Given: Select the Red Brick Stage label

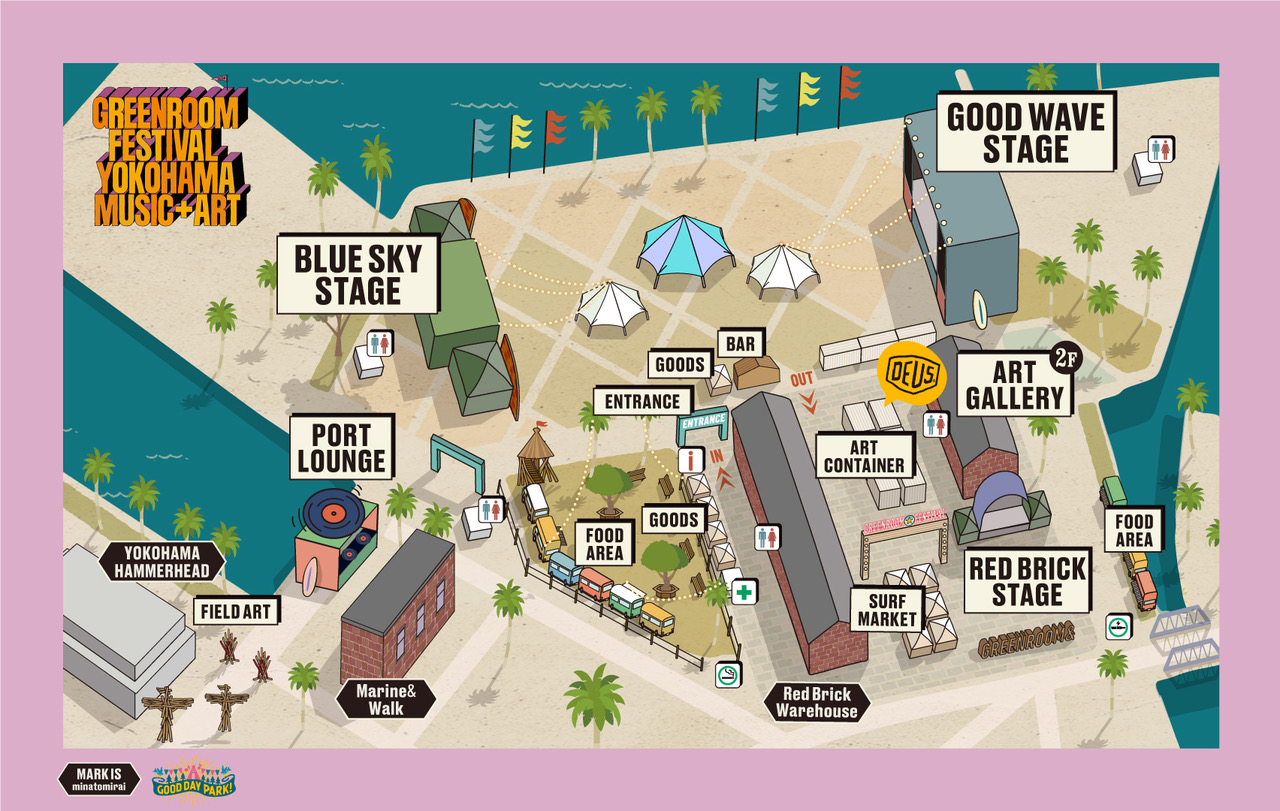Looking at the screenshot, I should [1027, 581].
